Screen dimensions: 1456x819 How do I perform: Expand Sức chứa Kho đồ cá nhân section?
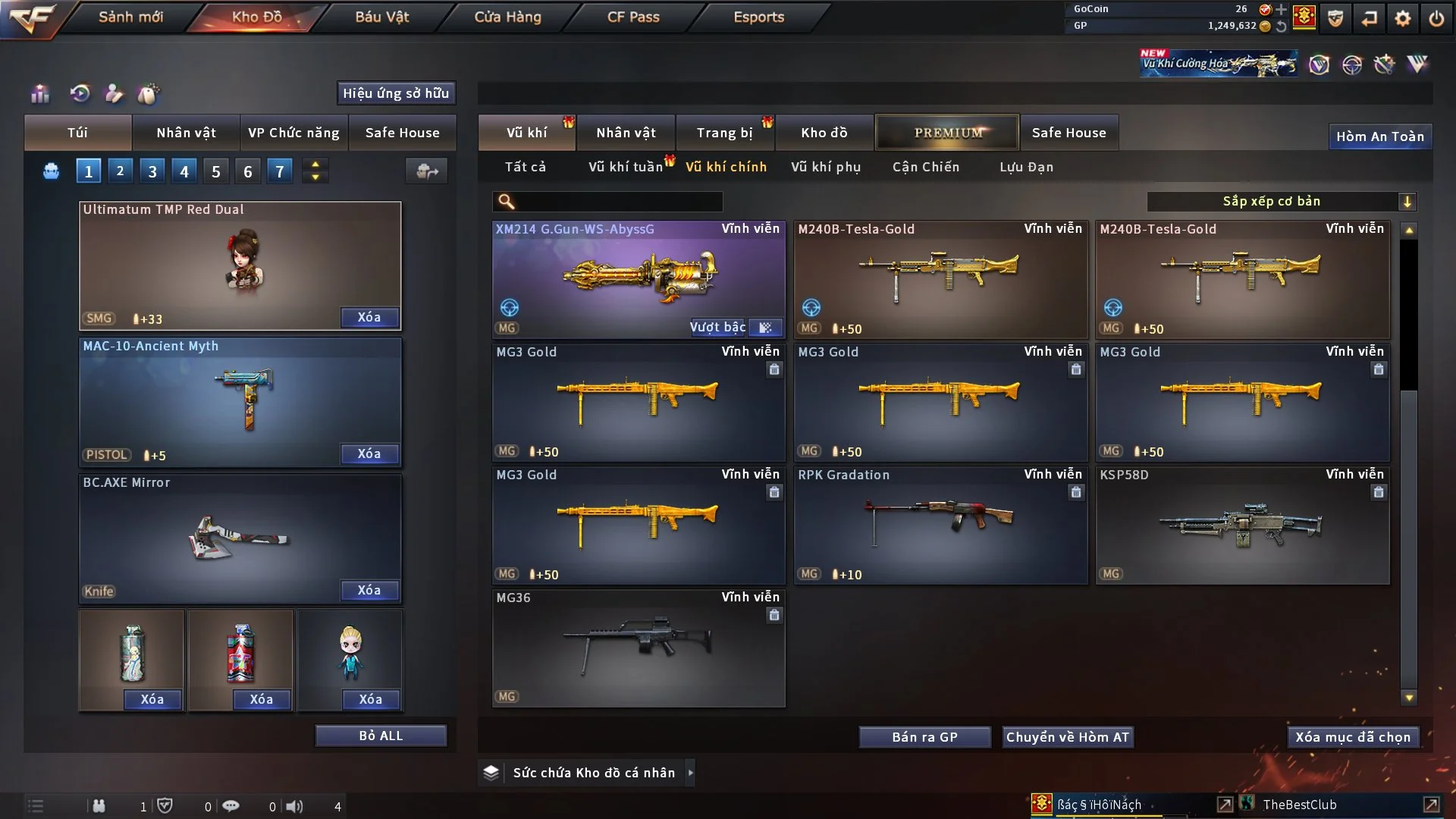point(691,773)
